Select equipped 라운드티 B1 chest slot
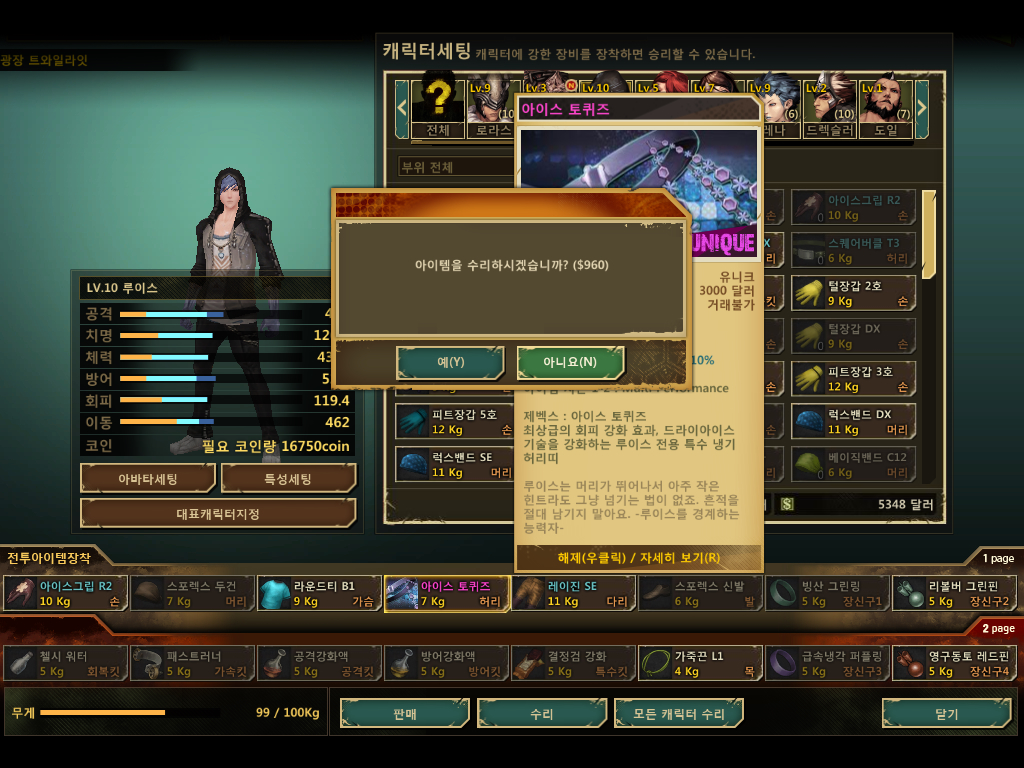Viewport: 1024px width, 768px height. (319, 593)
